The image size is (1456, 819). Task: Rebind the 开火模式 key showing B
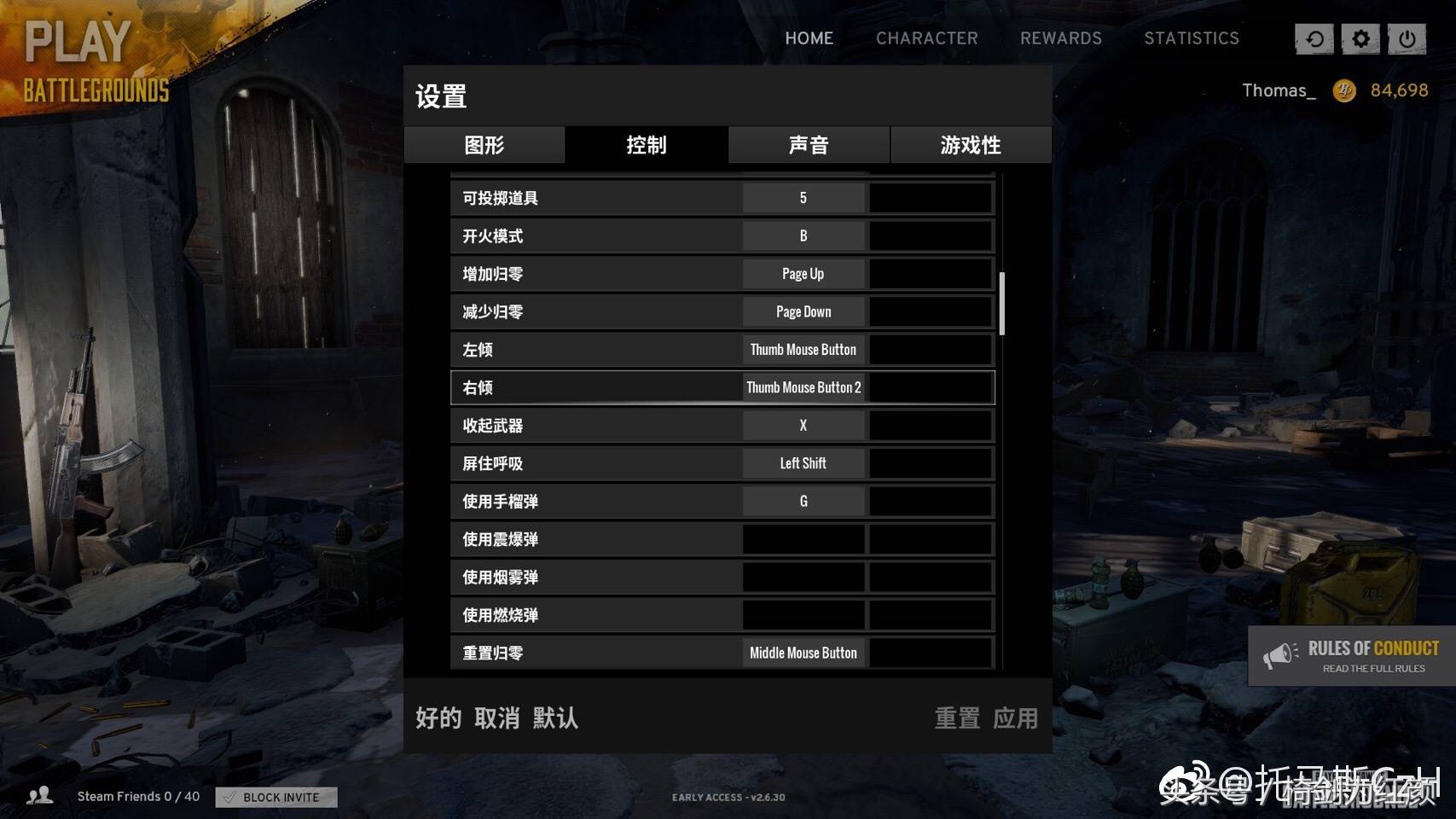(803, 236)
